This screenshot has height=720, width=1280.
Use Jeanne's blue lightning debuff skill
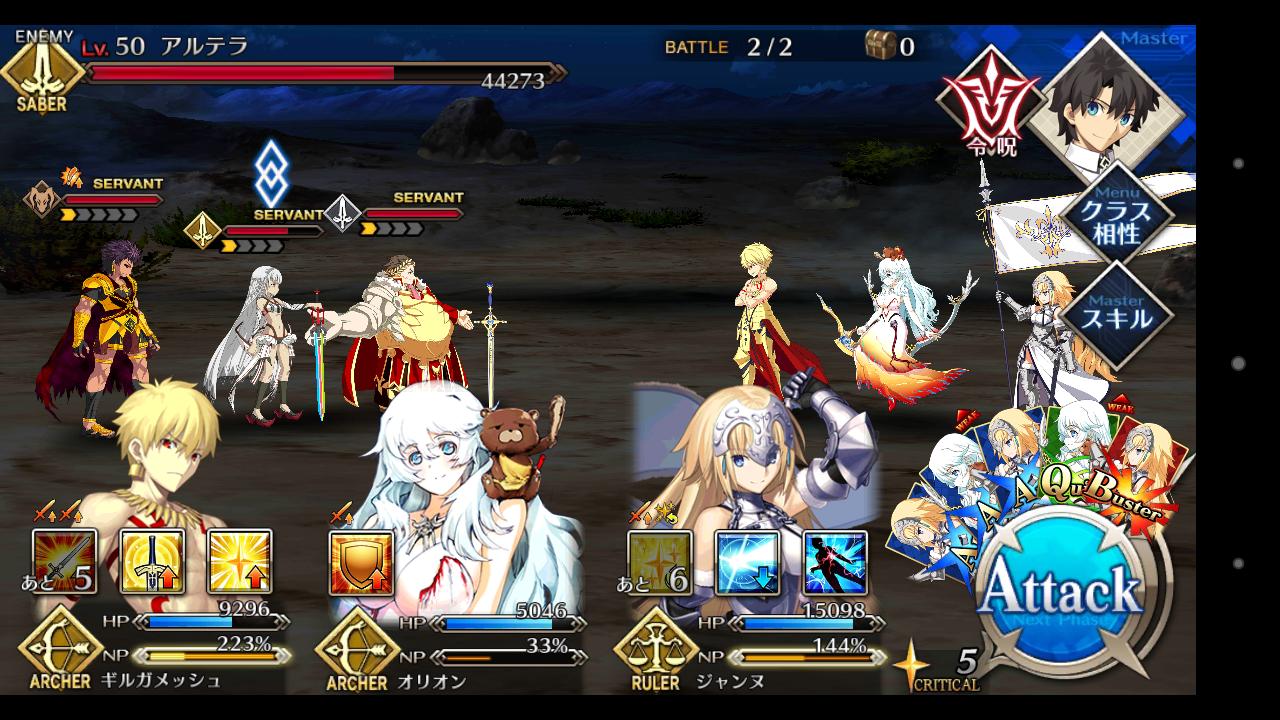coord(747,562)
